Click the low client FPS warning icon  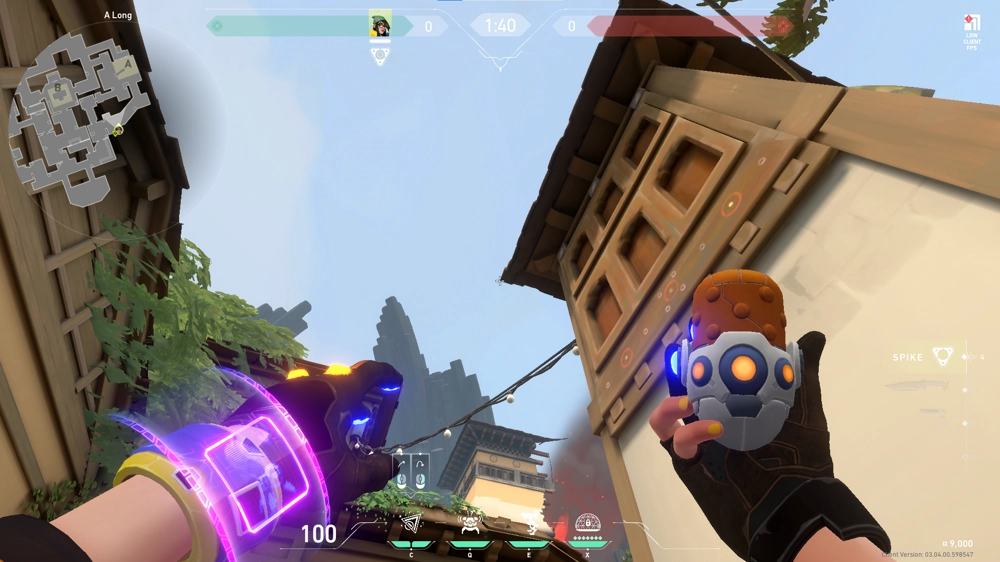971,25
